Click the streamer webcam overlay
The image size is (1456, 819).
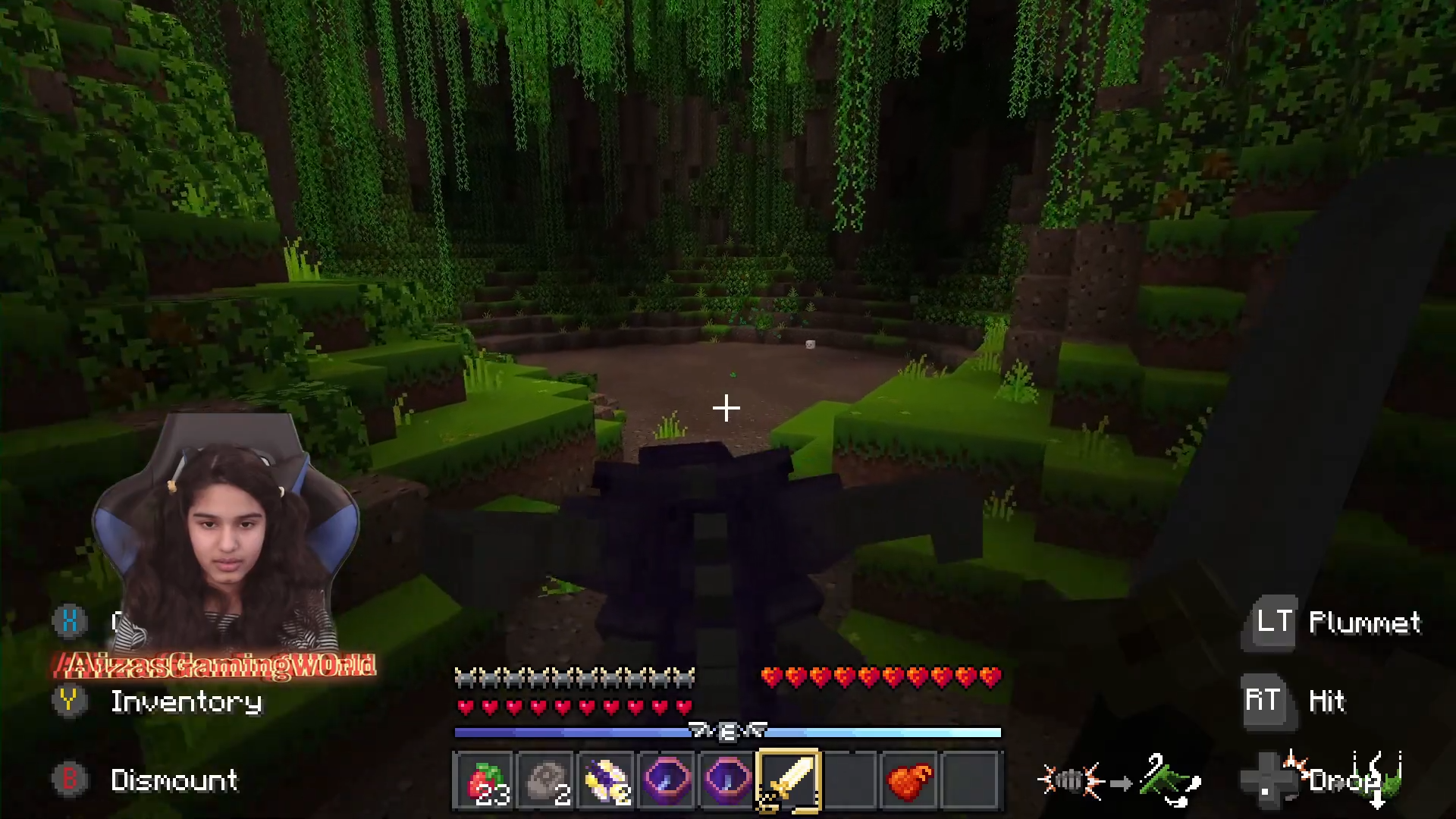[226, 538]
